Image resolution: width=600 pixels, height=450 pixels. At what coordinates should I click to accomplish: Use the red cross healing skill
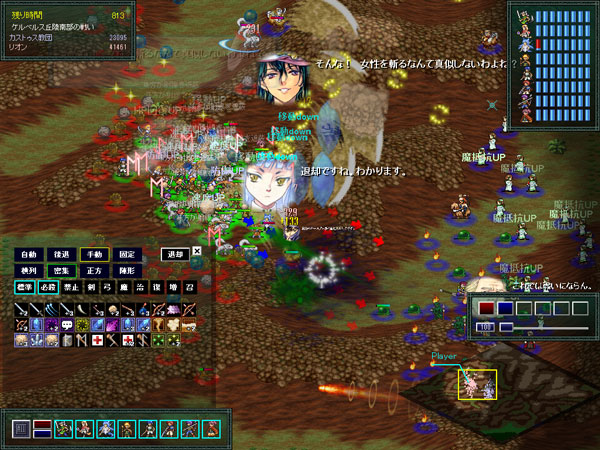(x=98, y=340)
